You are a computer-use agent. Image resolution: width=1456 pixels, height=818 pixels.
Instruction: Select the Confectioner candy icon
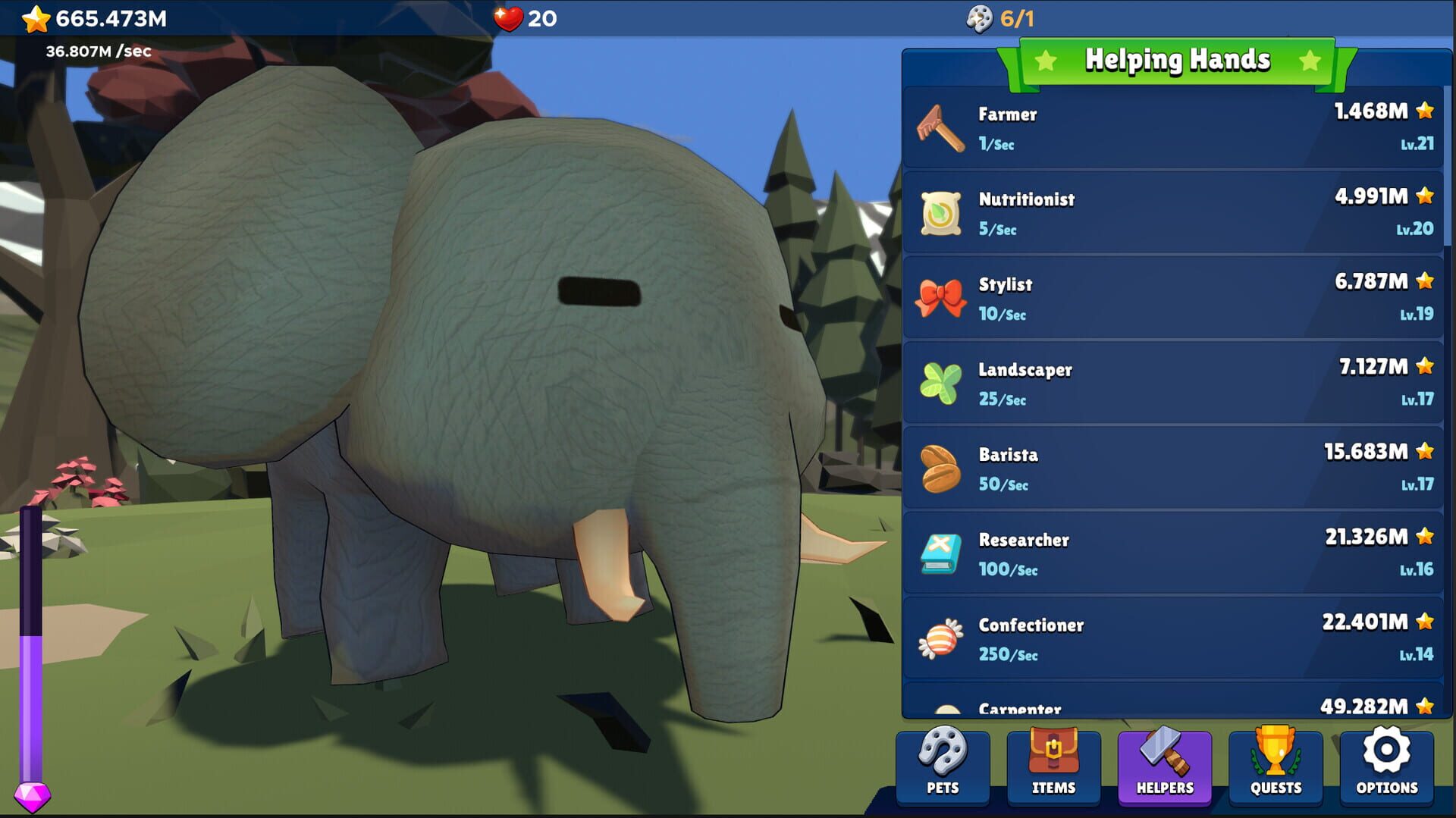point(940,639)
